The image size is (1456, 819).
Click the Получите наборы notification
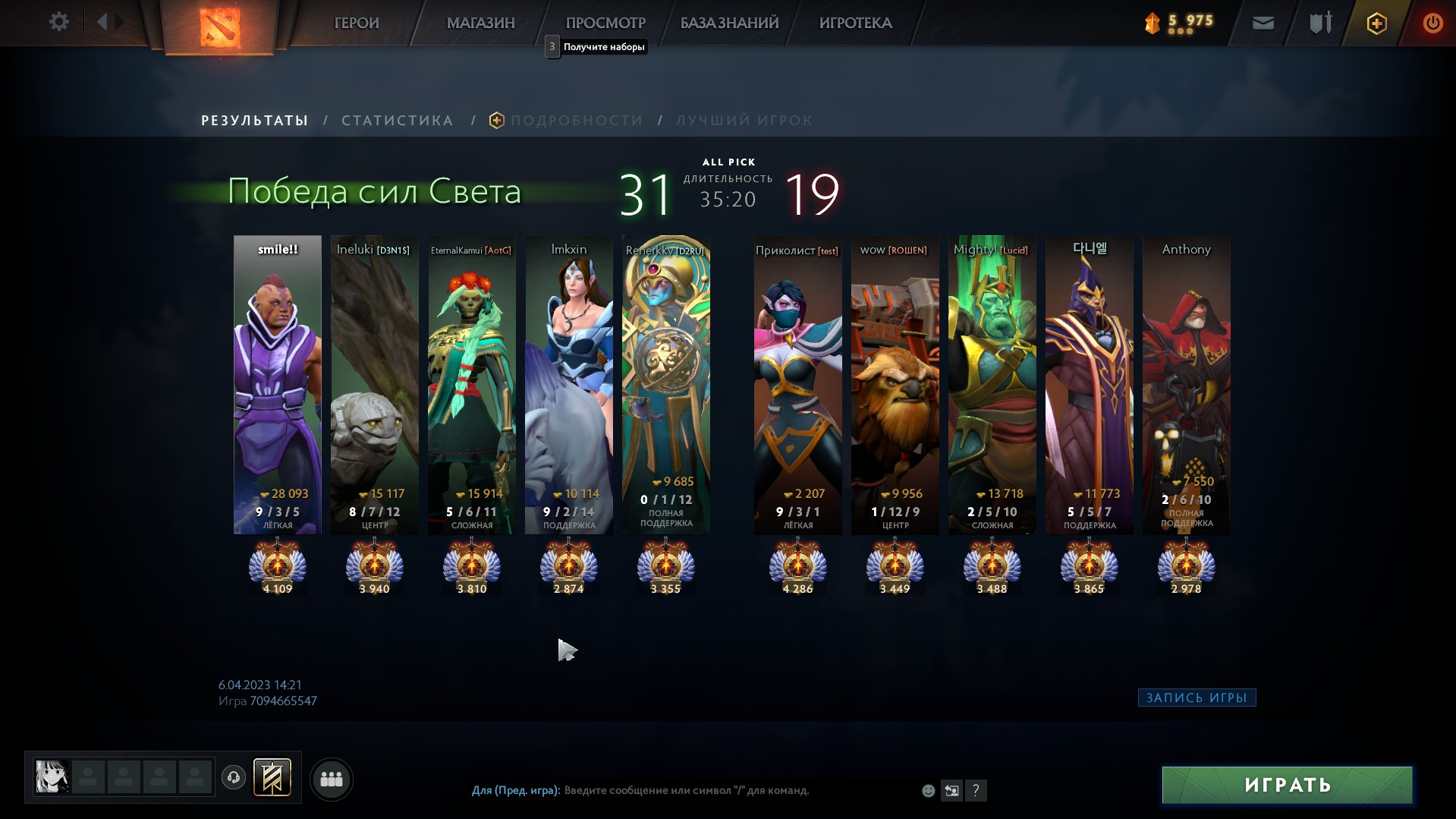coord(603,47)
